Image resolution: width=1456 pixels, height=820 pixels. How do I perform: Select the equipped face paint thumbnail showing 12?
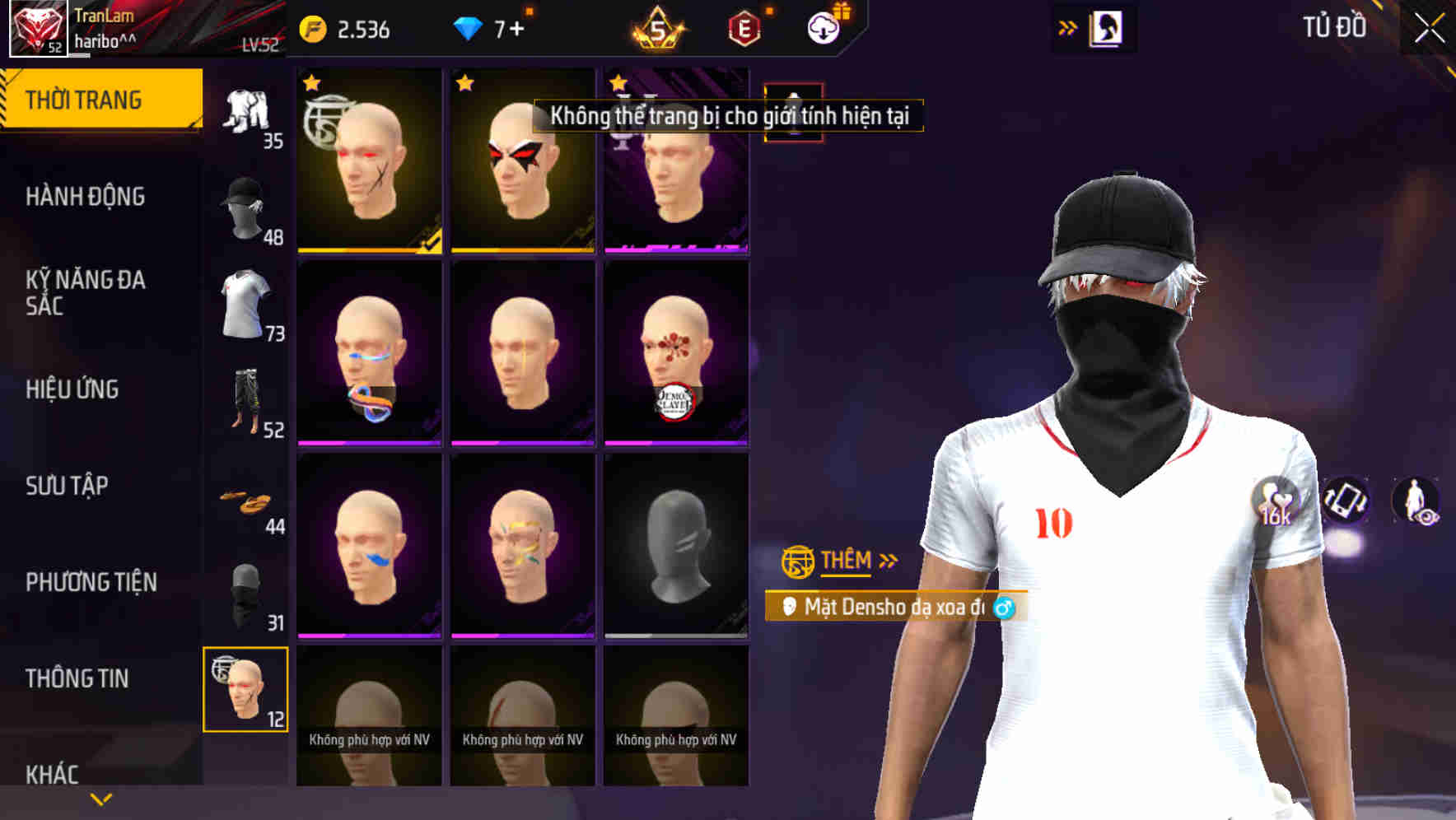[x=247, y=690]
